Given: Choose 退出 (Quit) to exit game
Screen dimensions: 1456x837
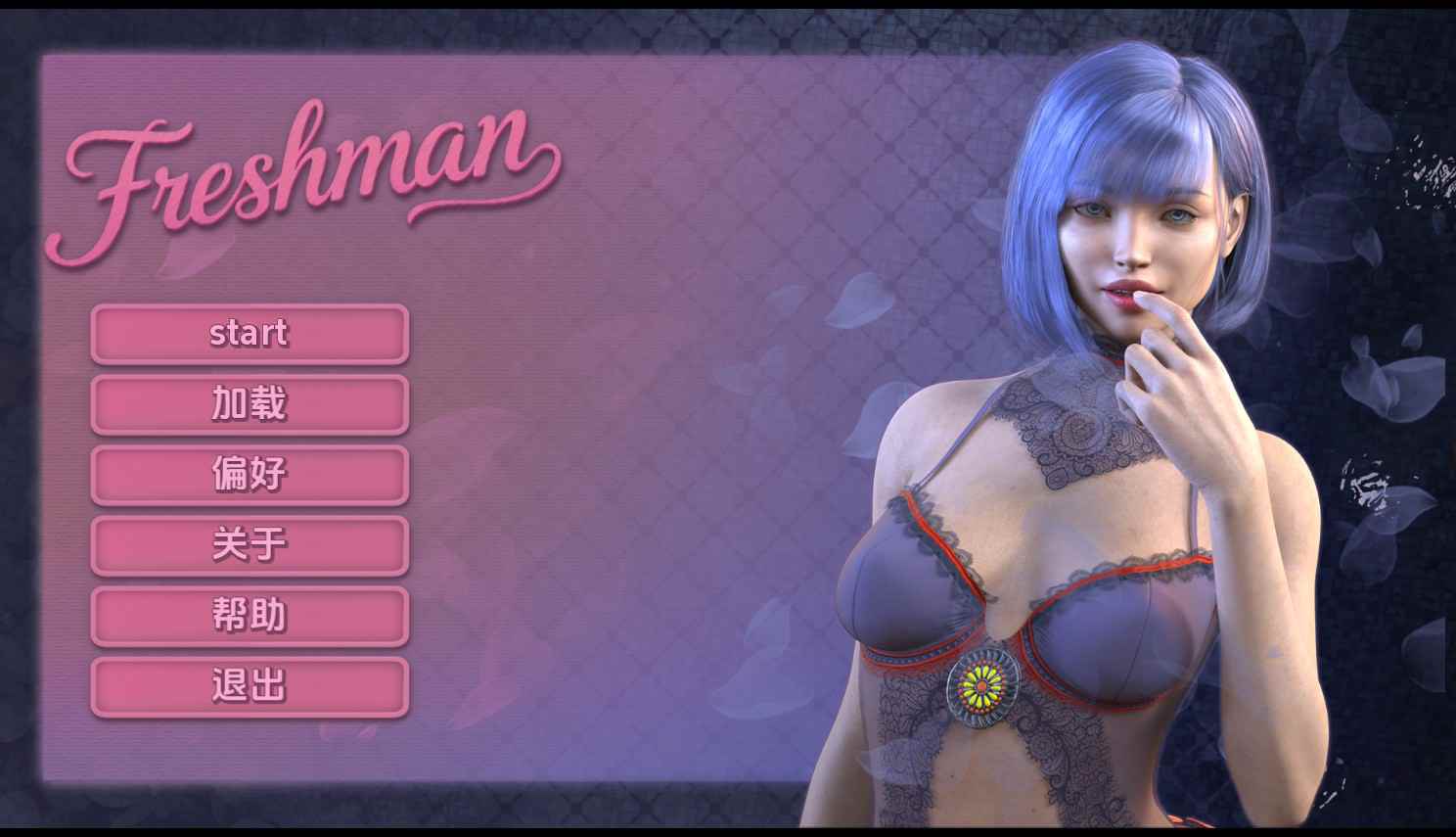Looking at the screenshot, I should 250,686.
